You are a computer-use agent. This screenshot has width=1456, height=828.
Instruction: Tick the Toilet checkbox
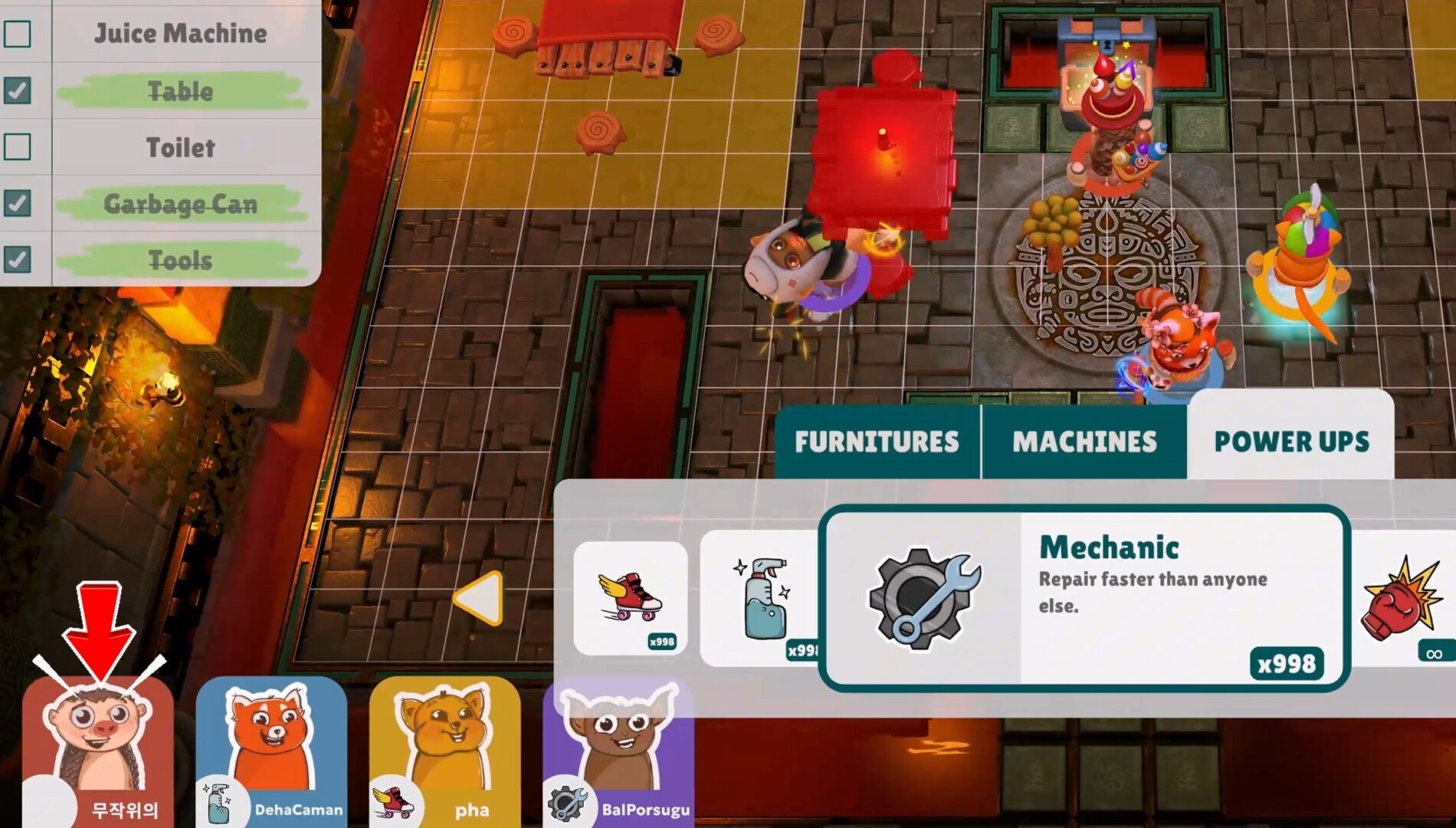18,148
